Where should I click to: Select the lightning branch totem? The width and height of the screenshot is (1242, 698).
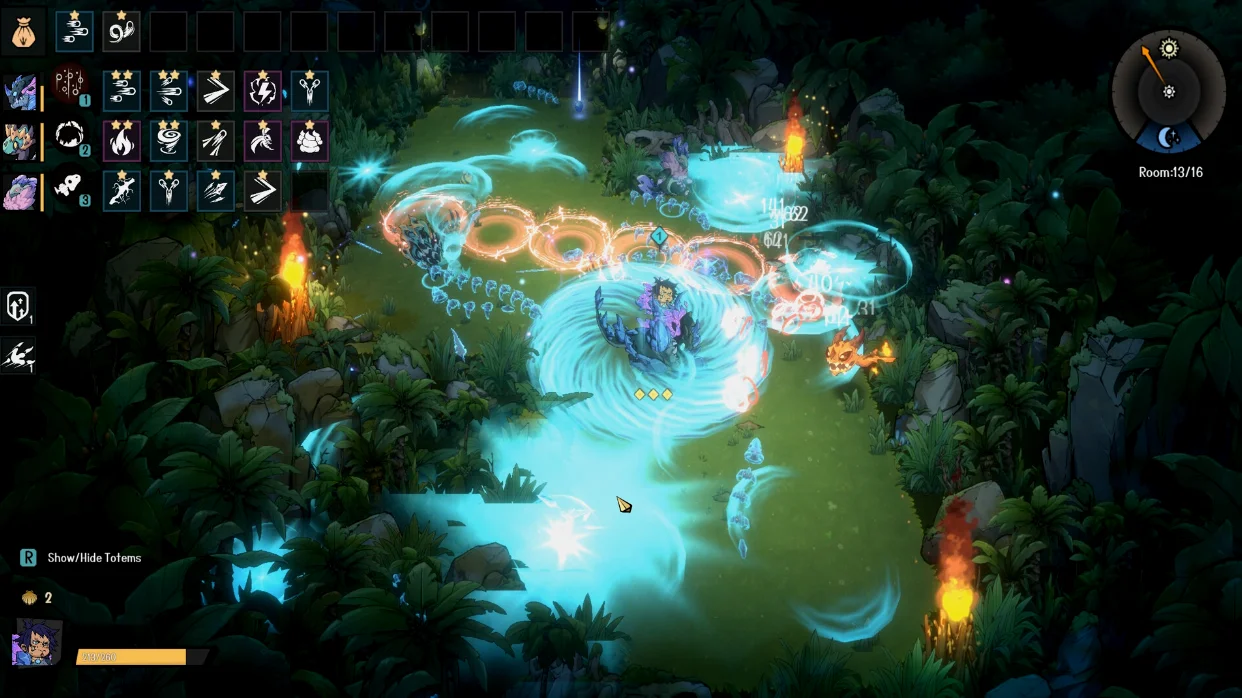(122, 191)
